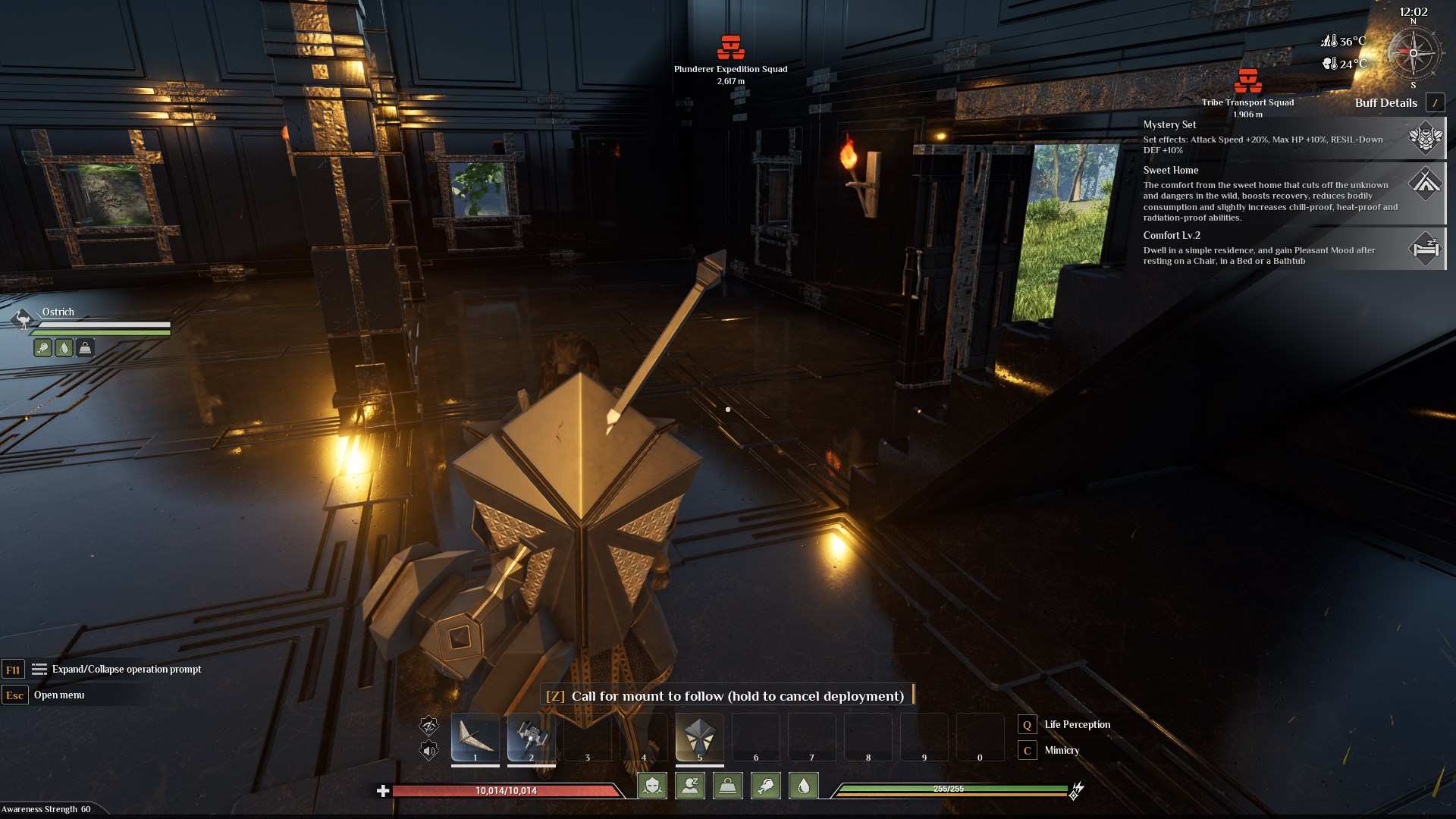Click the player's carry weight status icon
Viewport: 1456px width, 819px height.
[727, 786]
